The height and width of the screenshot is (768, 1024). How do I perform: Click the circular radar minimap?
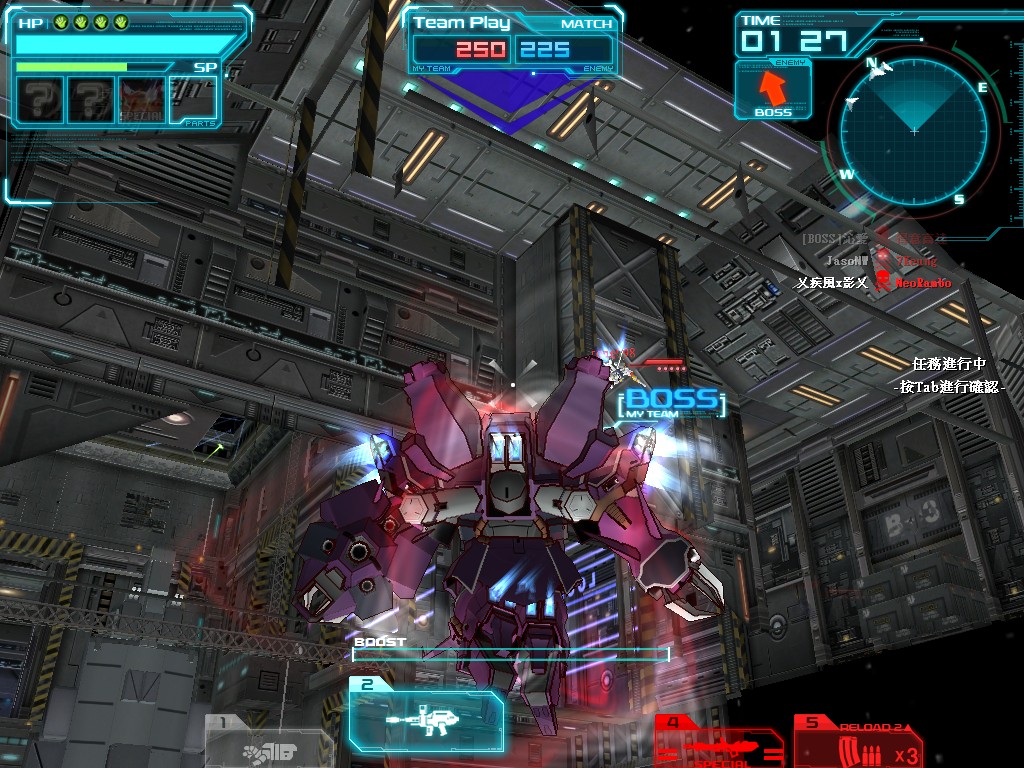coord(913,130)
